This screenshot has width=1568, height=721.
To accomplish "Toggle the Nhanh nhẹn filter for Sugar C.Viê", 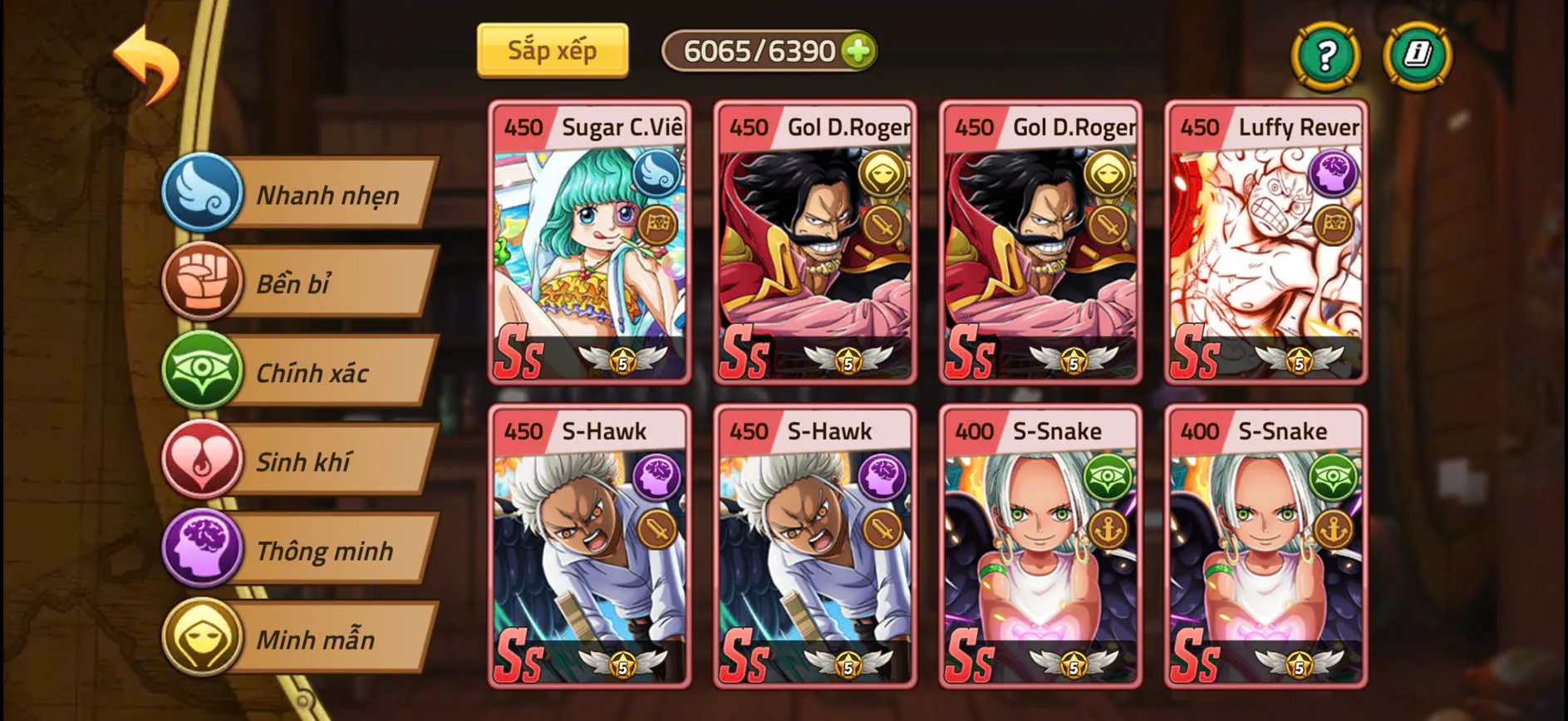I will tap(656, 176).
